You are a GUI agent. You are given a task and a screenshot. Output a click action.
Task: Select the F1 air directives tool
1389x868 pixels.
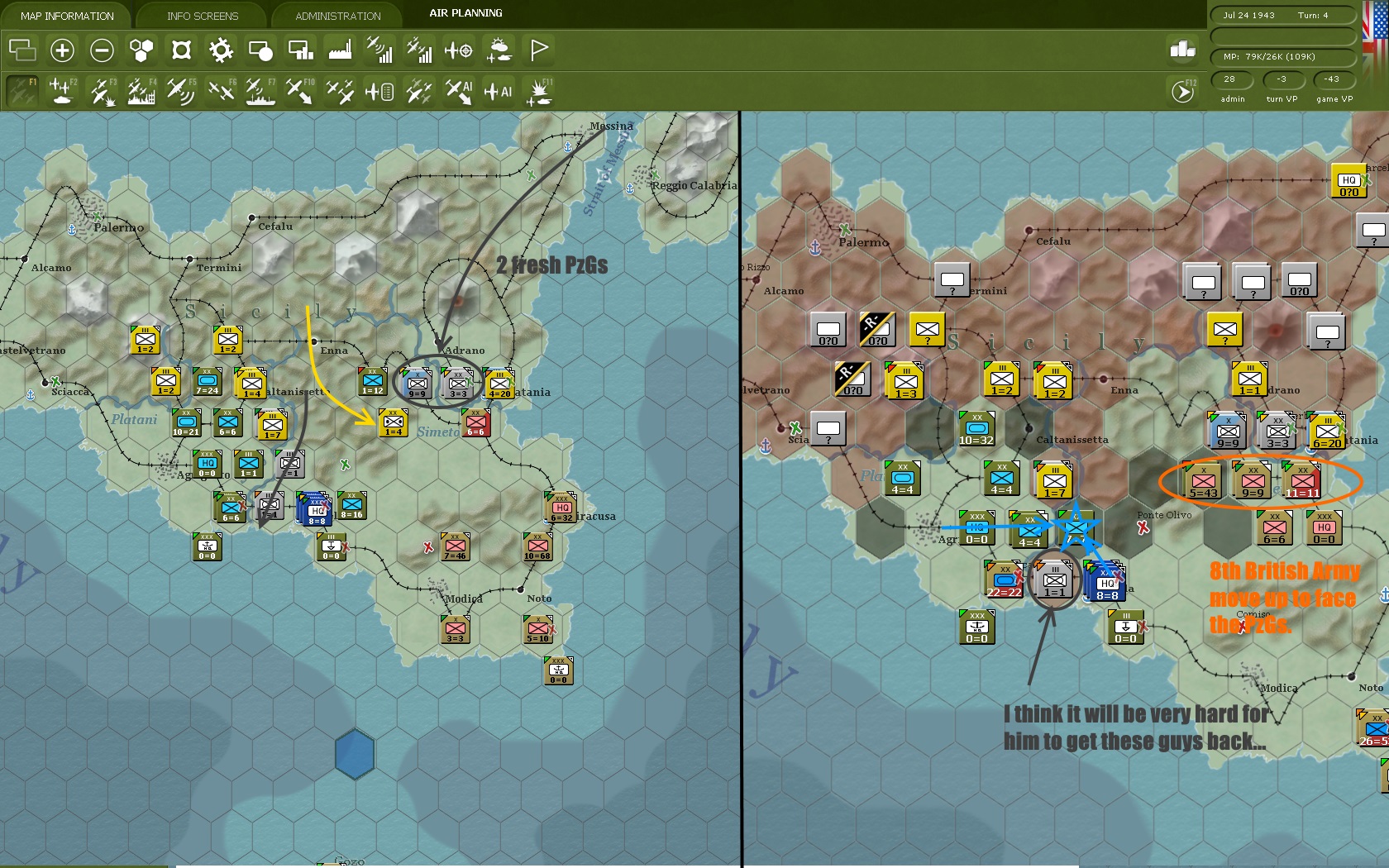23,91
